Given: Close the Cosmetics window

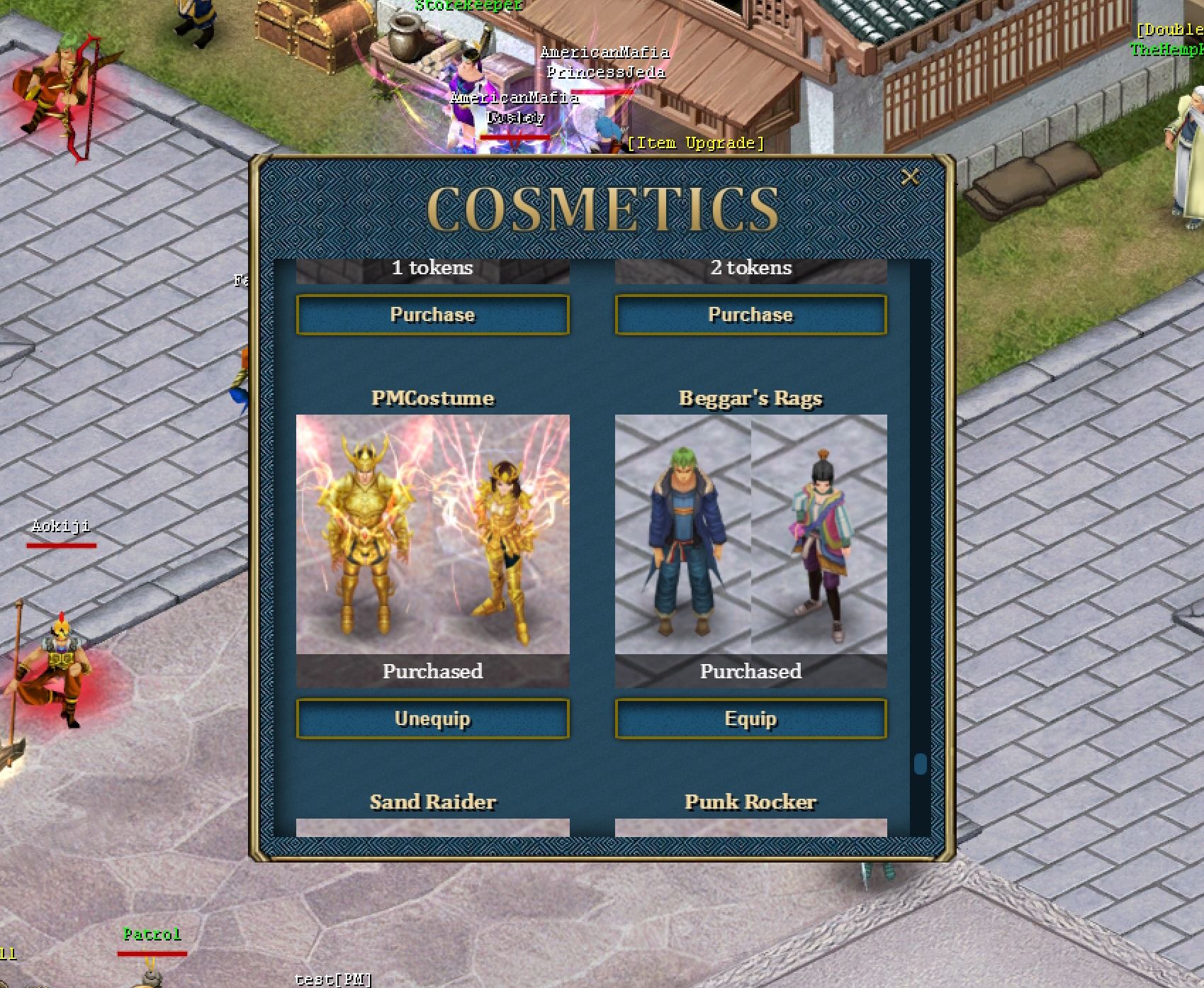Looking at the screenshot, I should (910, 176).
